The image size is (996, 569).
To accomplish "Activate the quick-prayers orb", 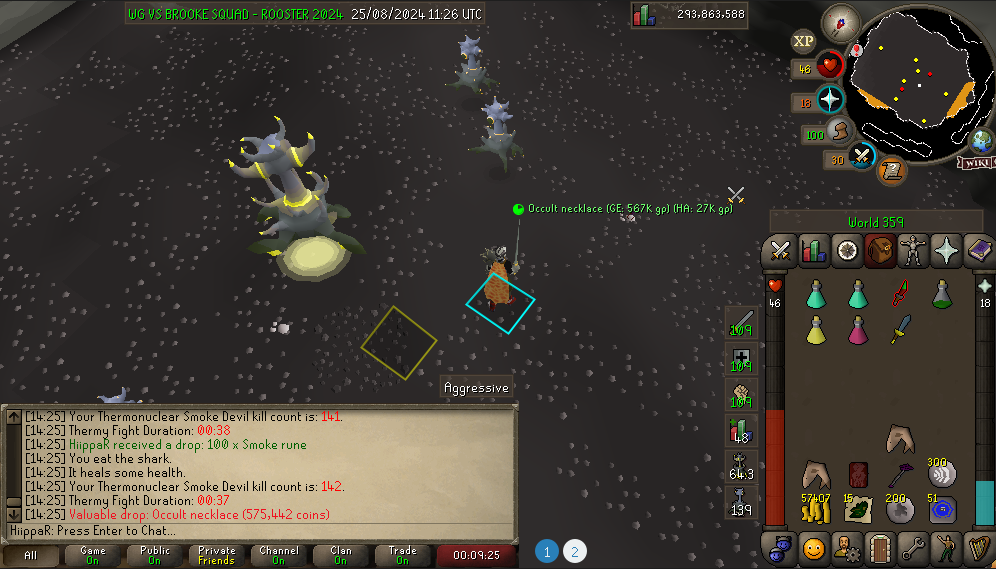I will 831,100.
